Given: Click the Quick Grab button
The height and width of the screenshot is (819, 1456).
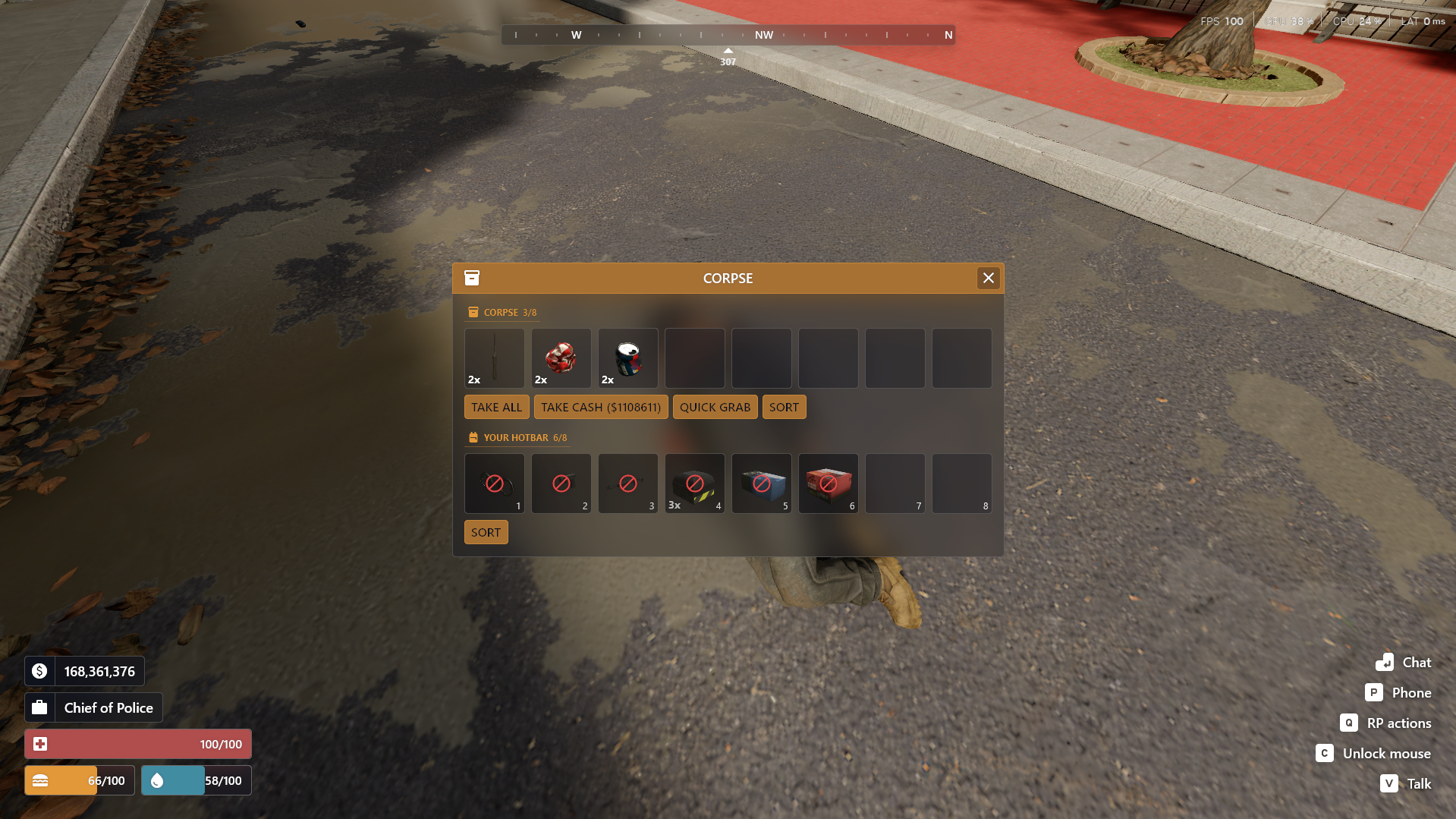Looking at the screenshot, I should pos(715,407).
